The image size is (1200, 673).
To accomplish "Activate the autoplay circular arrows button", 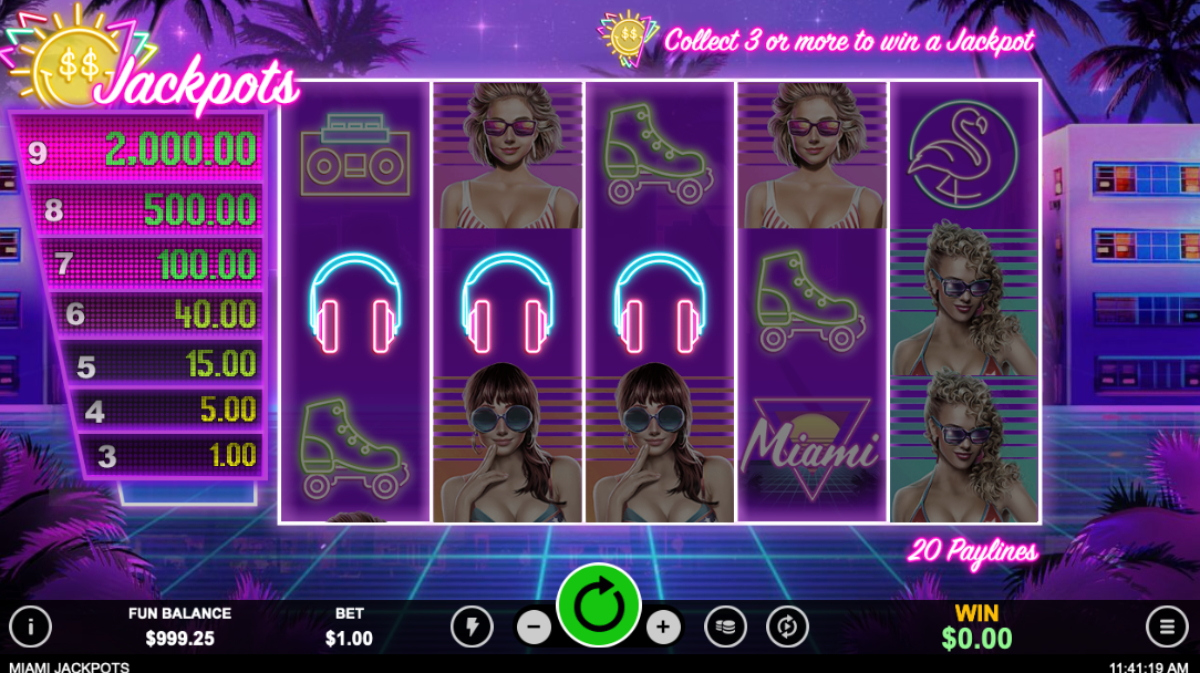I will tap(787, 627).
